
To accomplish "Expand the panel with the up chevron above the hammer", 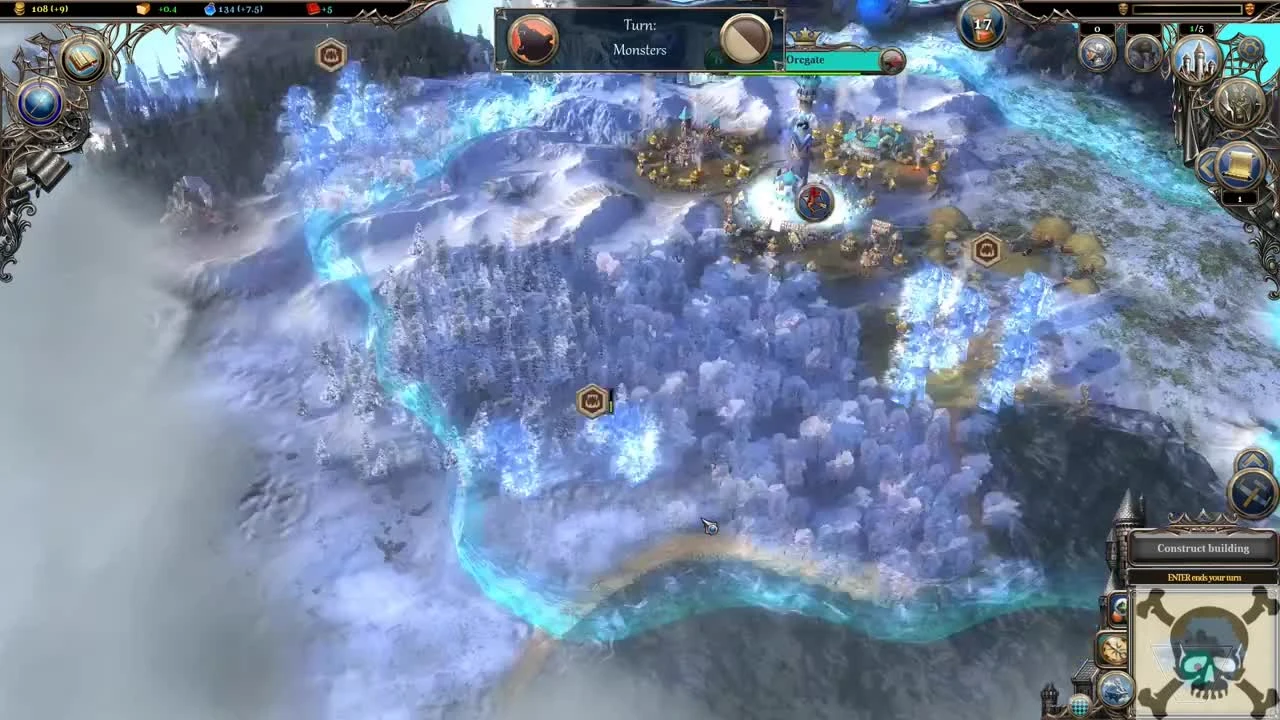I will 1253,460.
